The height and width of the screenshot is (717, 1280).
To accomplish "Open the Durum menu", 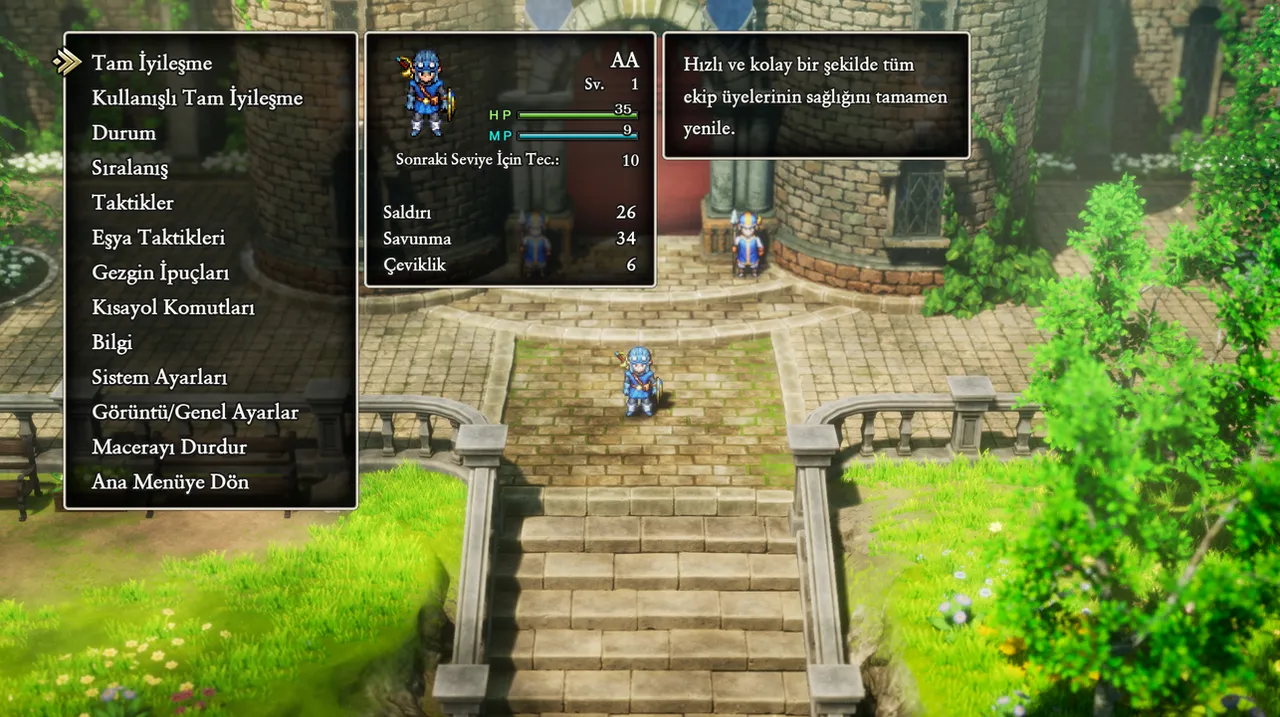I will click(124, 133).
